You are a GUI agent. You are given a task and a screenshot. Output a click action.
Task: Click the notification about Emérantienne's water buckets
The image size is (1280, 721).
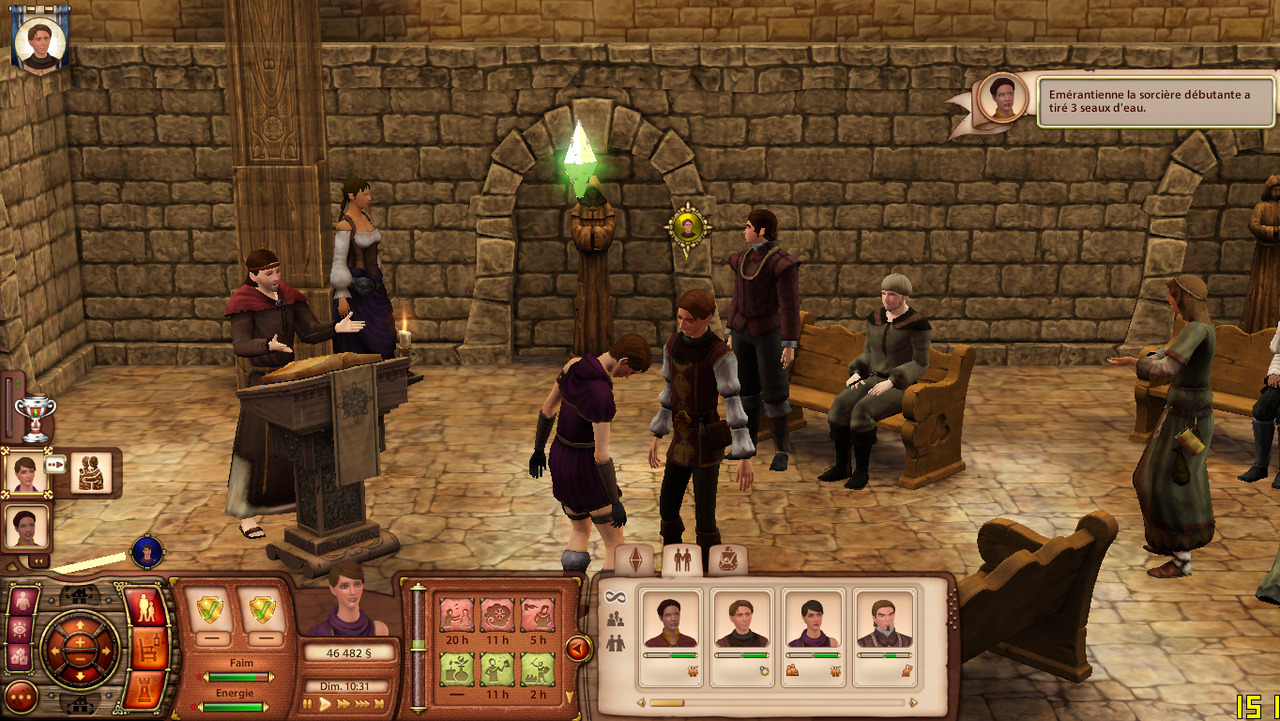(x=1156, y=102)
